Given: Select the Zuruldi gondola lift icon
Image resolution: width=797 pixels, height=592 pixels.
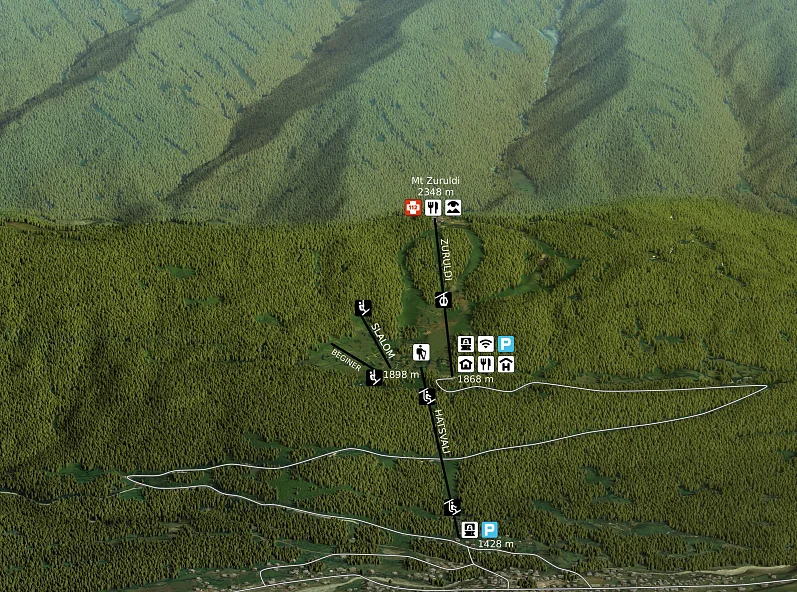Looking at the screenshot, I should pyautogui.click(x=444, y=299).
